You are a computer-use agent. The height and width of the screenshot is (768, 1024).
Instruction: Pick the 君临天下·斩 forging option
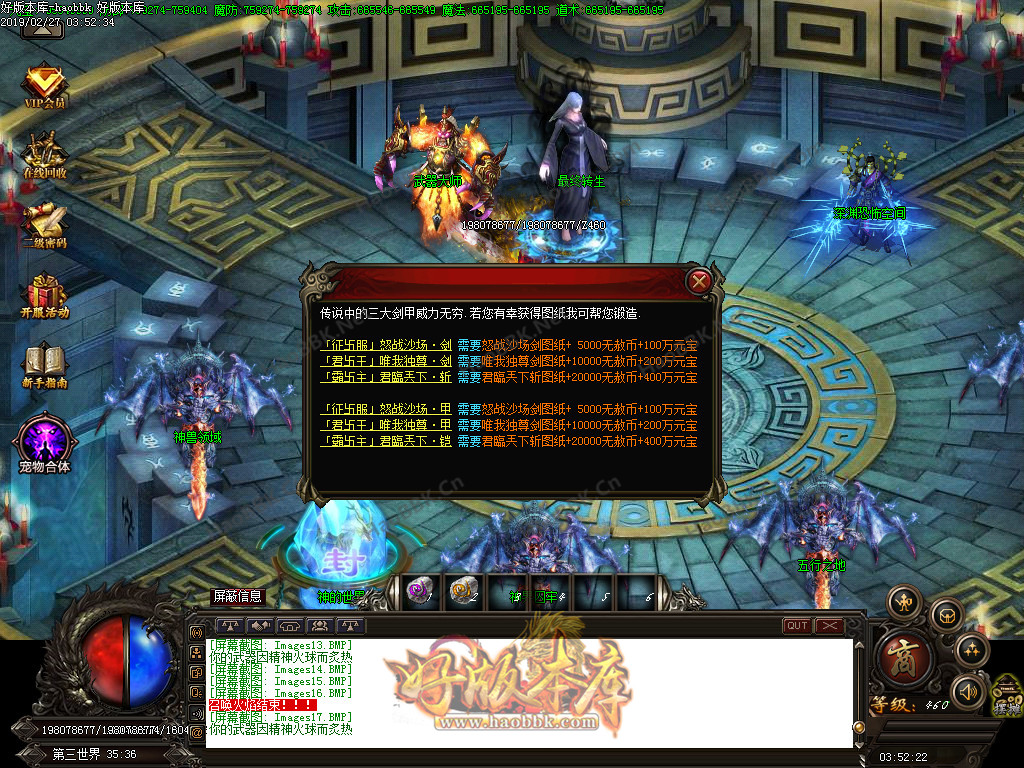[385, 377]
